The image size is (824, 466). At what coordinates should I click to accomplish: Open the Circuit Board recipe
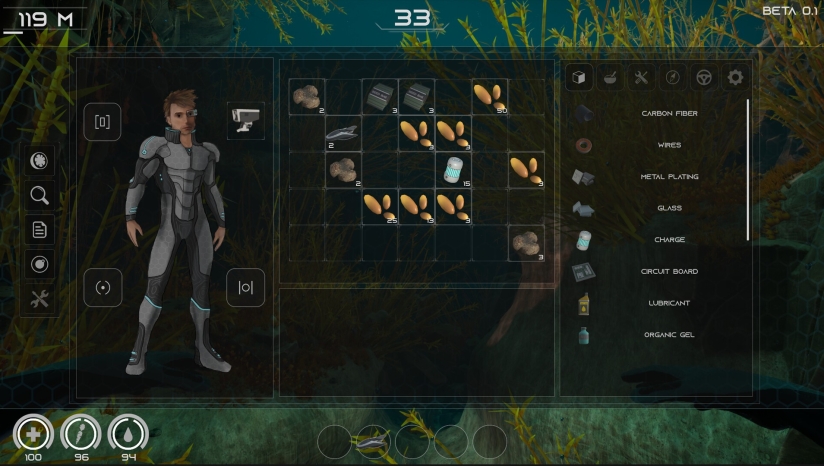[x=669, y=271]
